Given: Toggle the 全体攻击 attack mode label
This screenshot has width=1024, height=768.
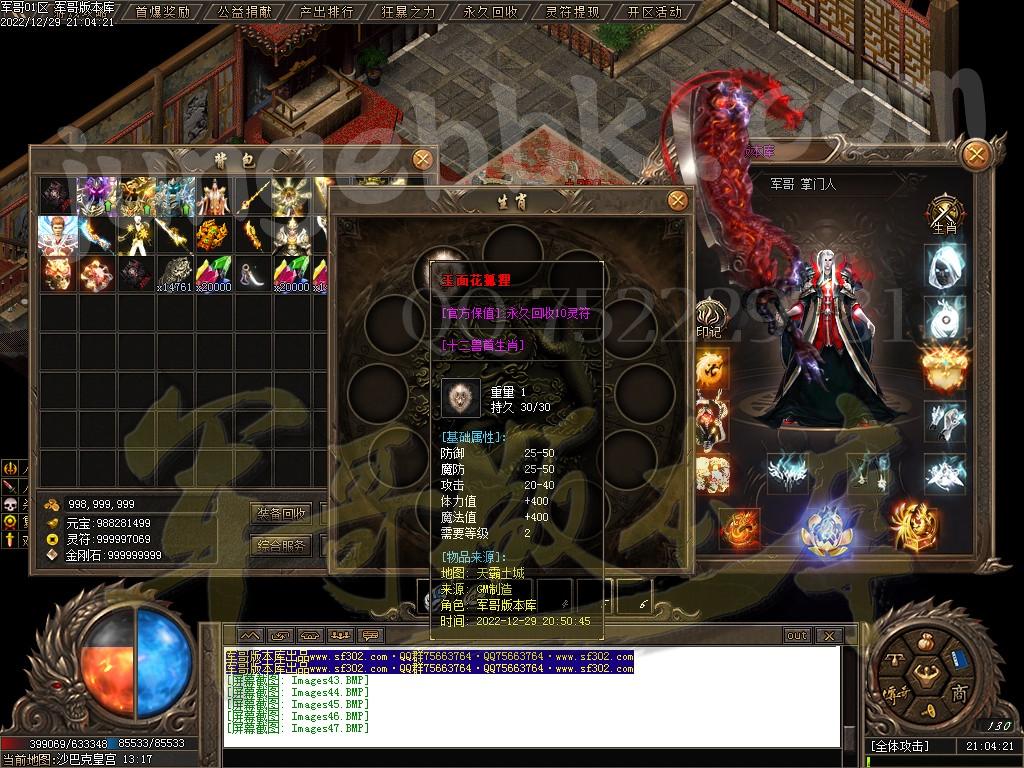Looking at the screenshot, I should click(x=900, y=746).
